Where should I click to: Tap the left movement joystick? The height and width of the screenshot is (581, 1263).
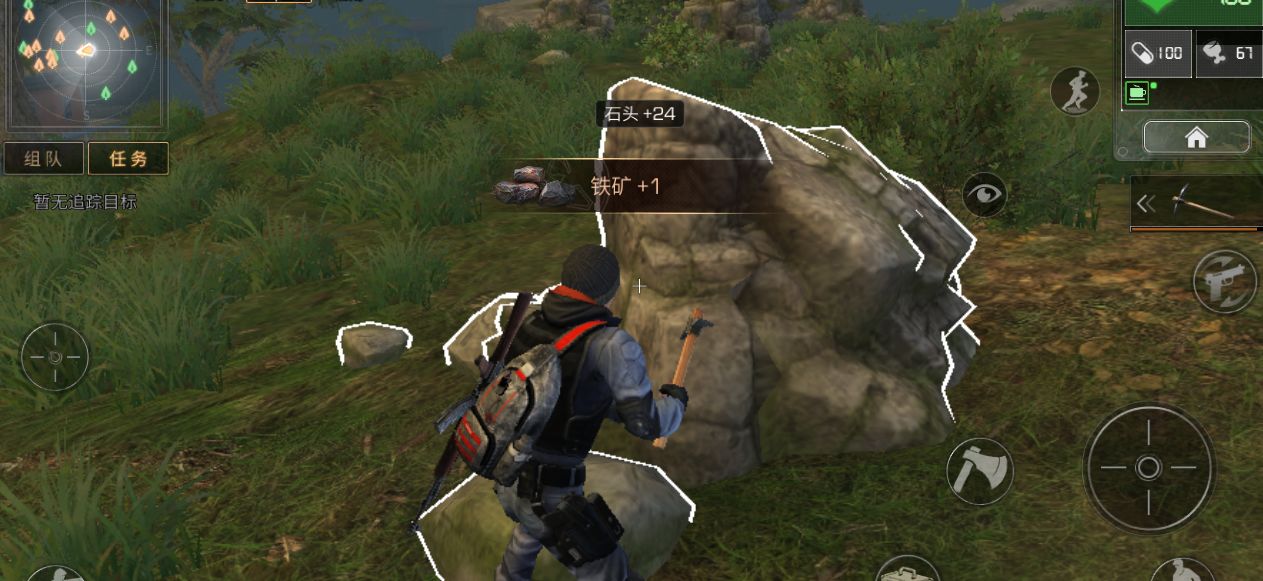(x=55, y=357)
